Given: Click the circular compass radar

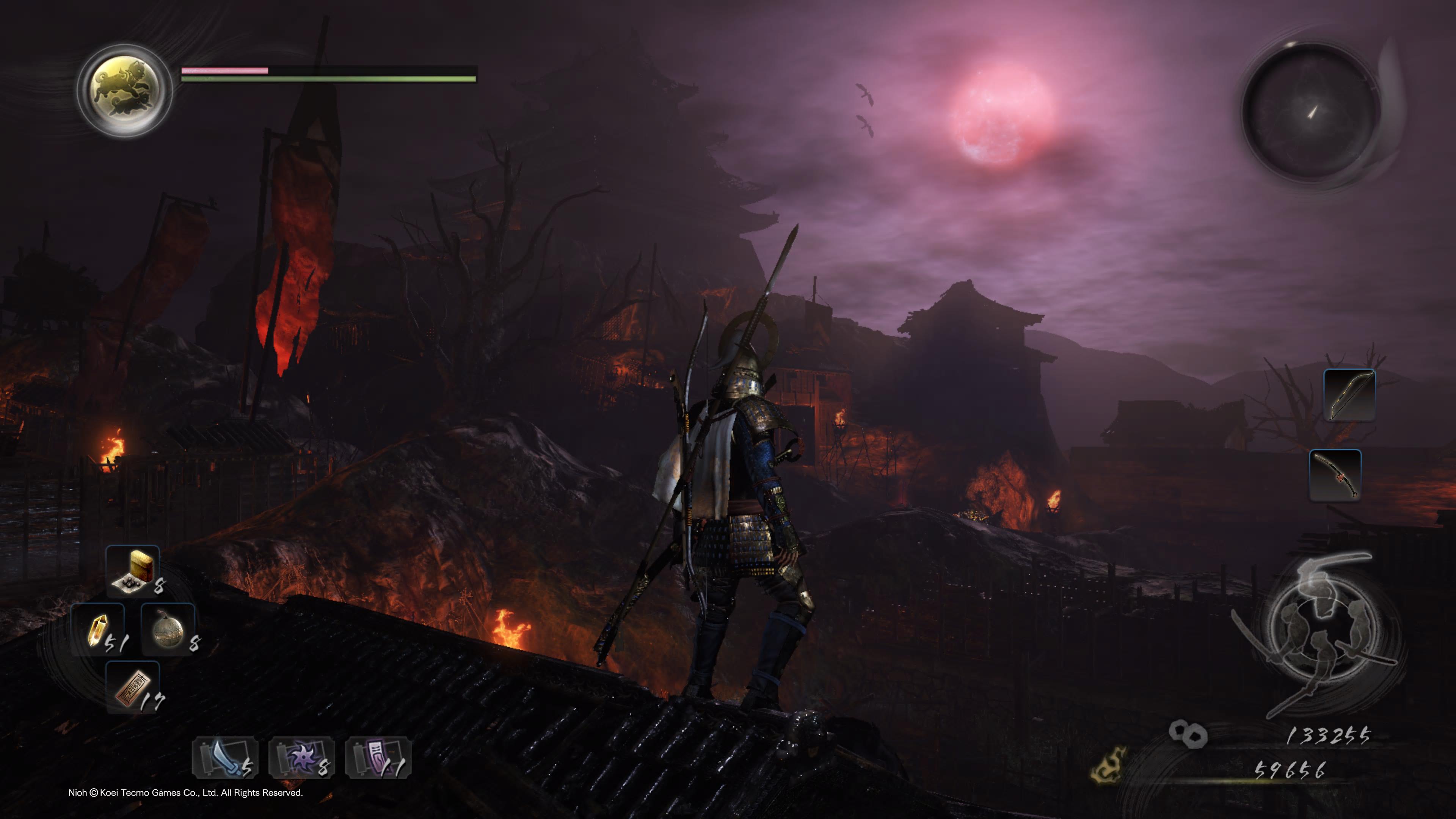Looking at the screenshot, I should [x=1311, y=113].
